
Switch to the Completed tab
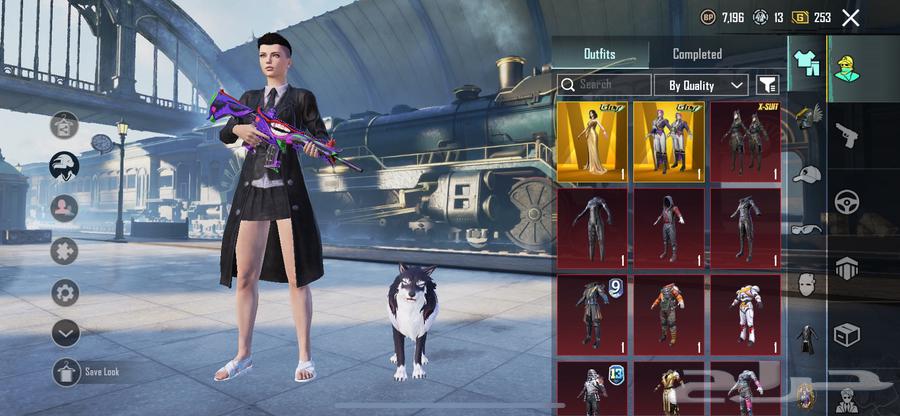click(x=697, y=54)
